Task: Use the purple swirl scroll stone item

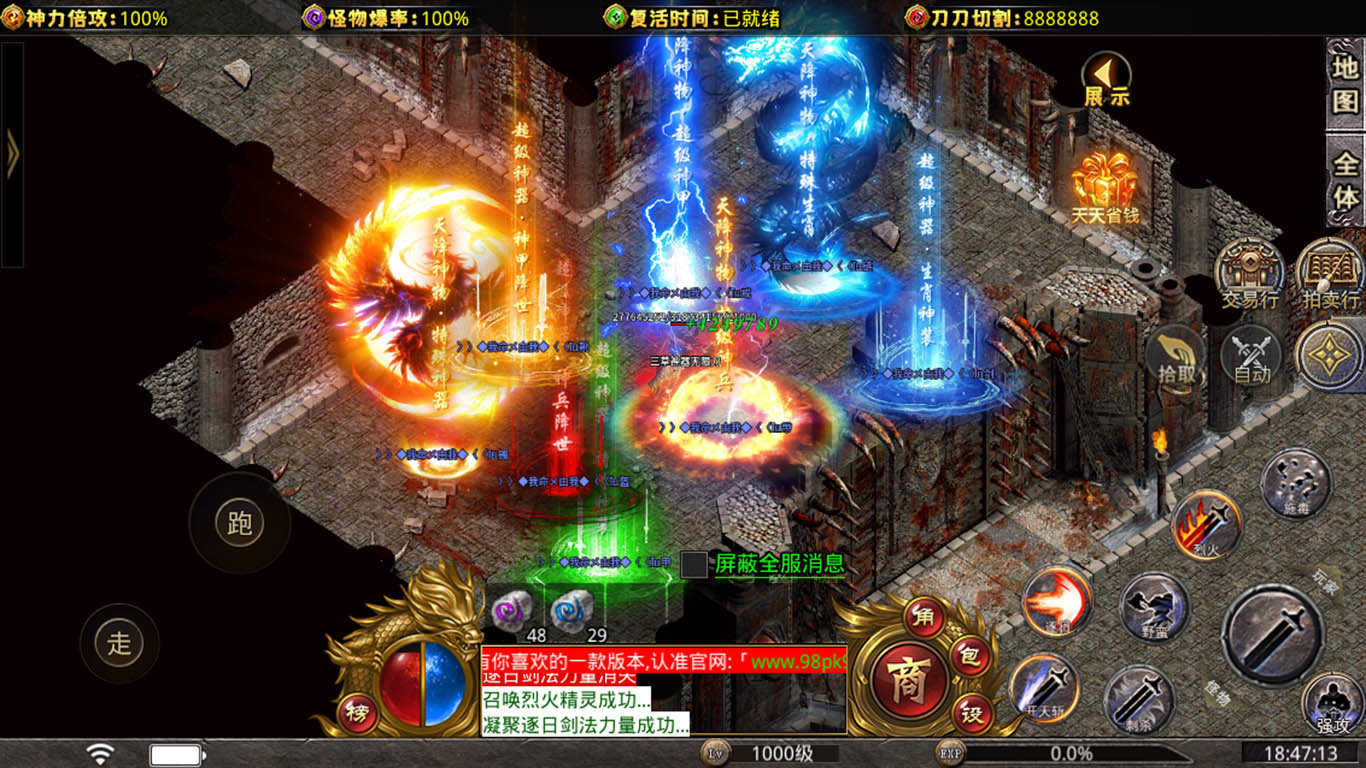Action: coord(510,608)
